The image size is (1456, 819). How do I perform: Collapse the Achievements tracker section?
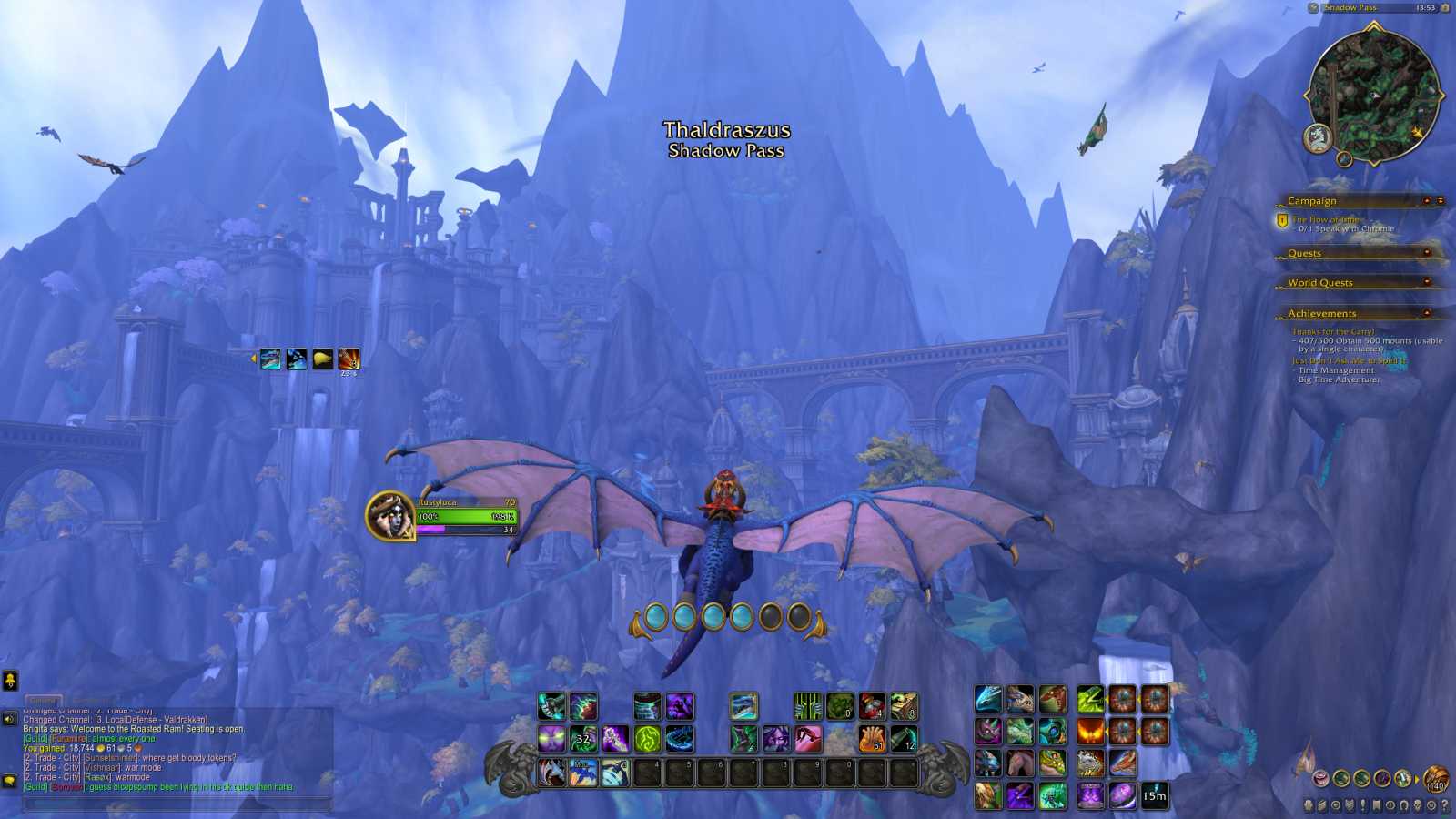1427,313
